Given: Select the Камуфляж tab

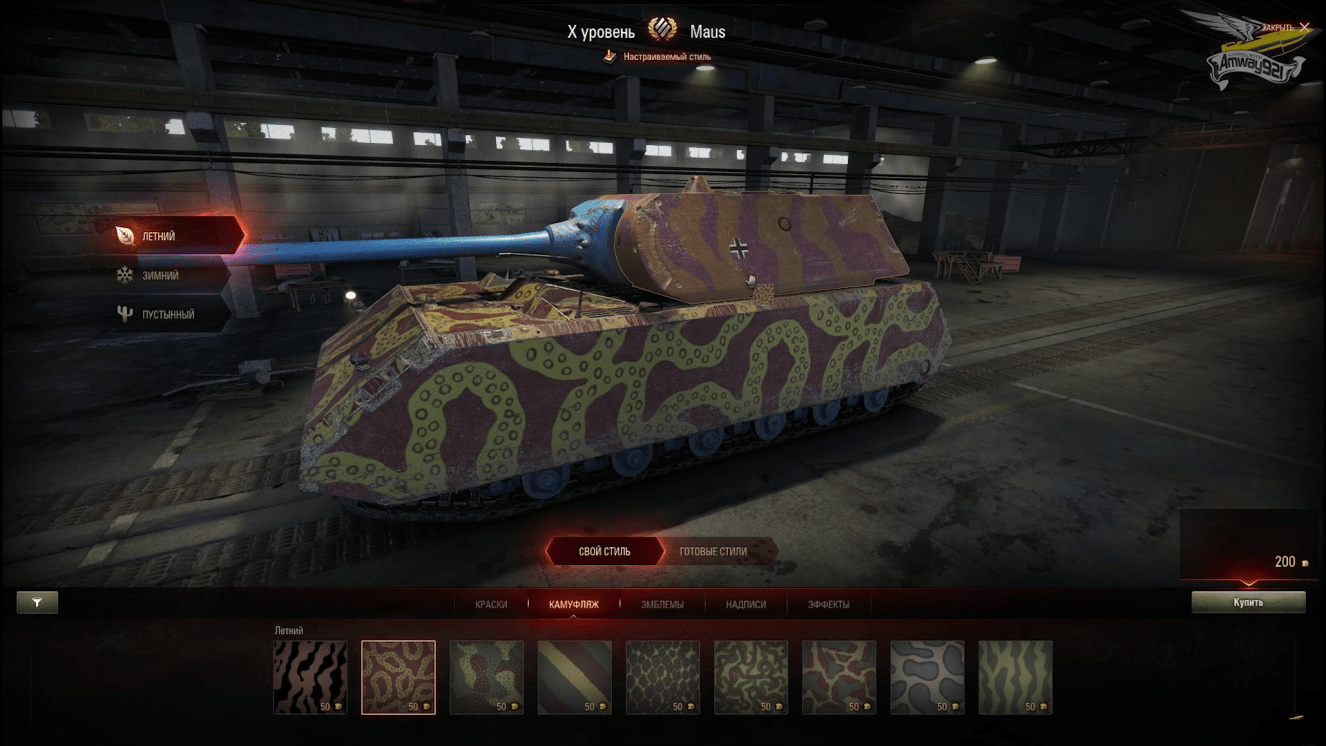Looking at the screenshot, I should tap(574, 604).
